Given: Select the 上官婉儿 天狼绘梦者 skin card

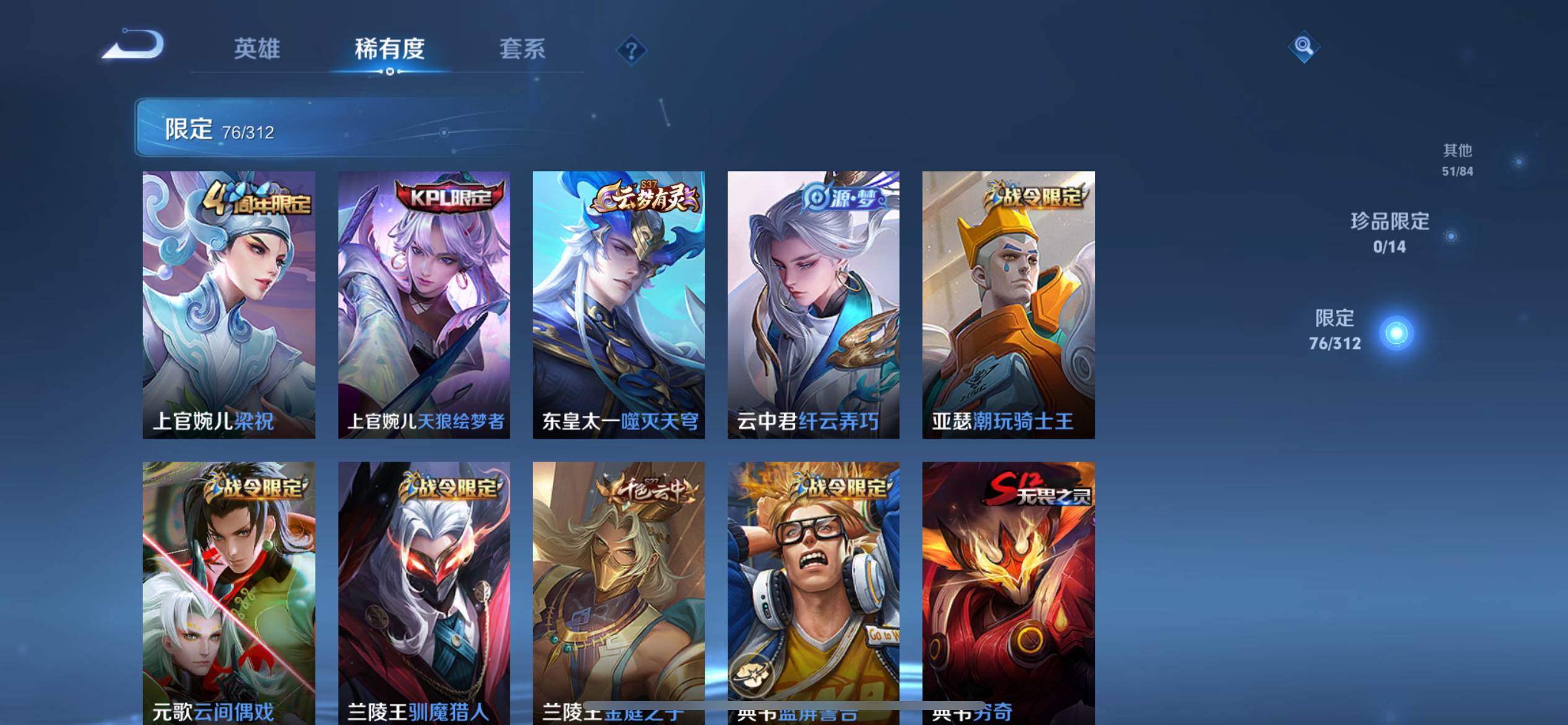Looking at the screenshot, I should 424,304.
